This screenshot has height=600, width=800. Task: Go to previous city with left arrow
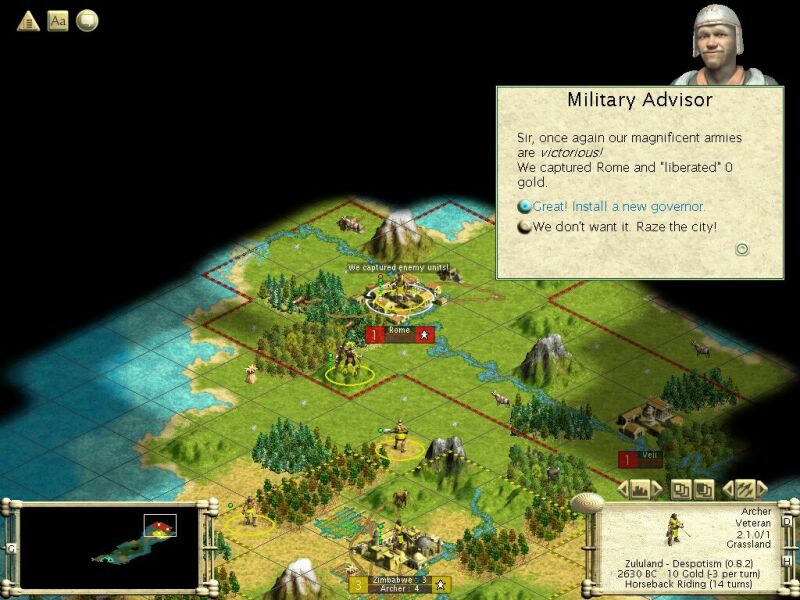click(623, 489)
